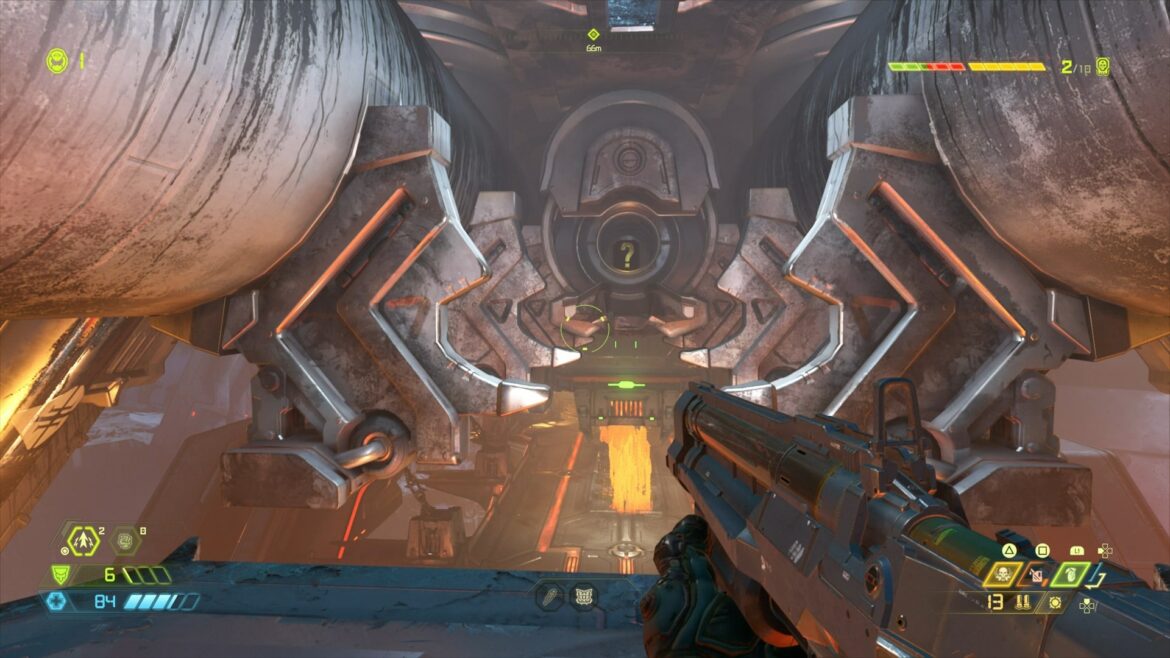
Task: Select the frag grenade equipment icon
Action: pos(82,541)
